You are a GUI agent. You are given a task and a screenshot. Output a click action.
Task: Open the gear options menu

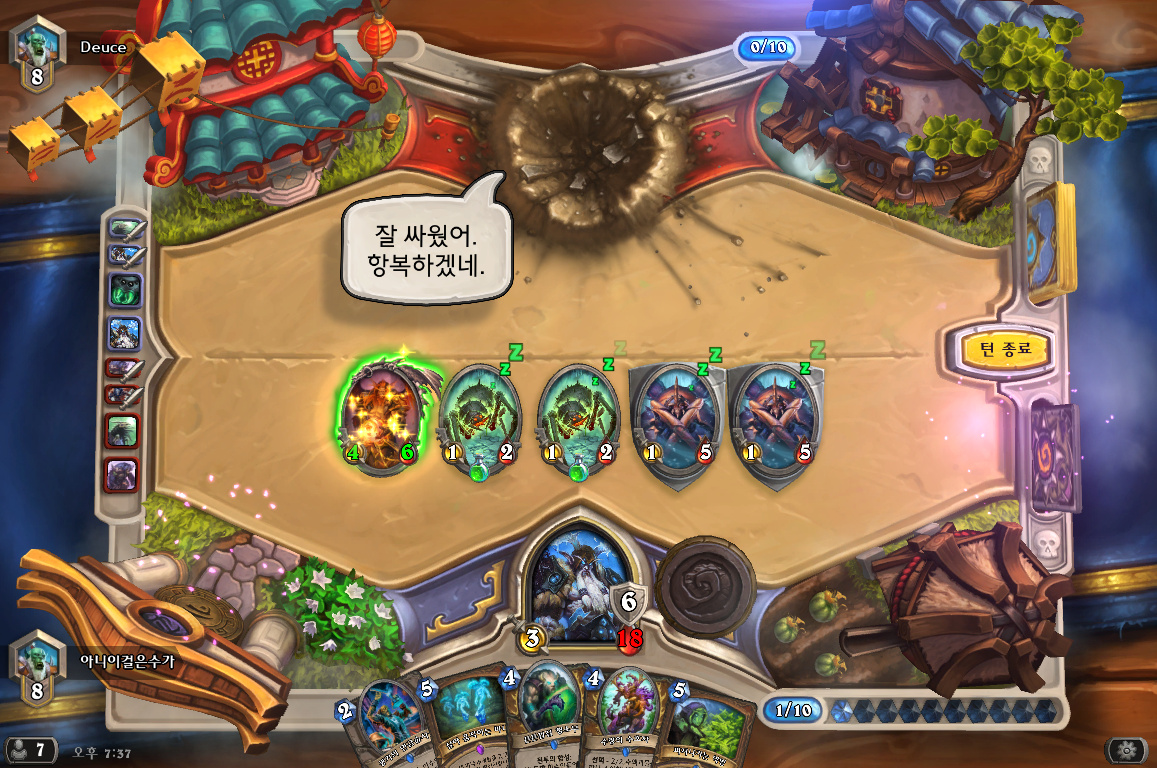coord(1125,750)
